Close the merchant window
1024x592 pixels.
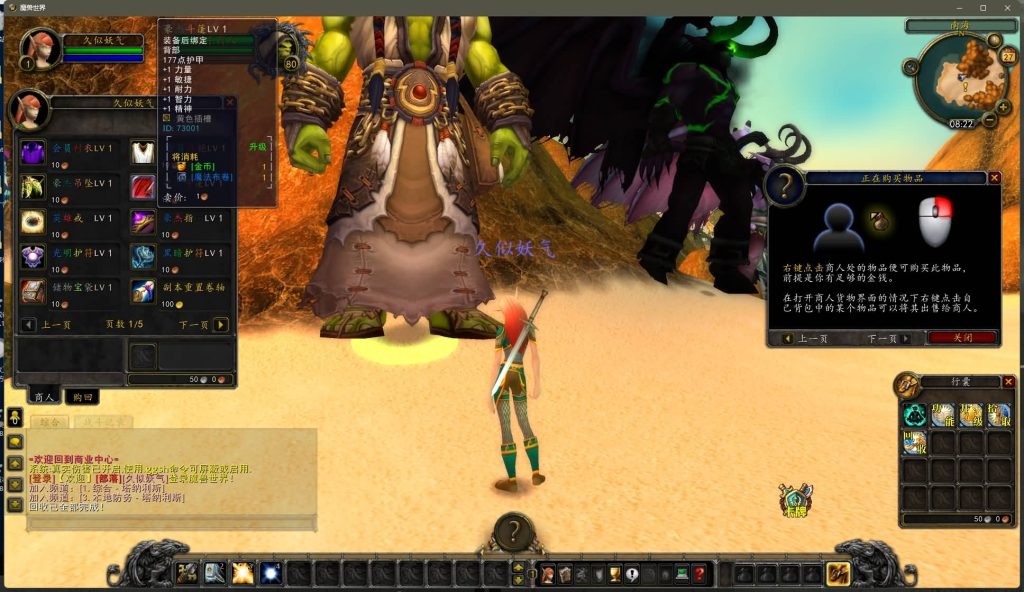pos(230,102)
